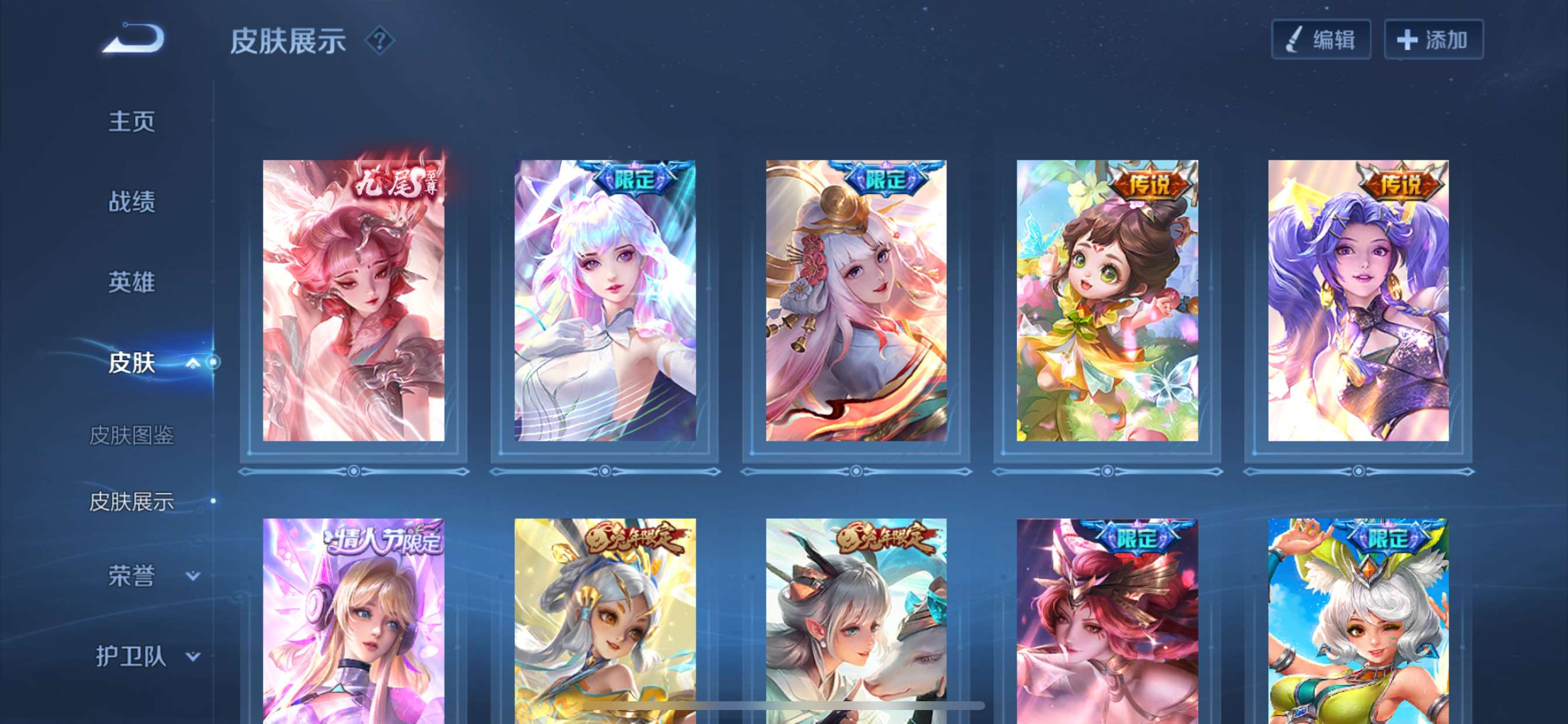Image resolution: width=1568 pixels, height=724 pixels.
Task: Select the limited white-haired winking skin card
Action: (x=1358, y=621)
